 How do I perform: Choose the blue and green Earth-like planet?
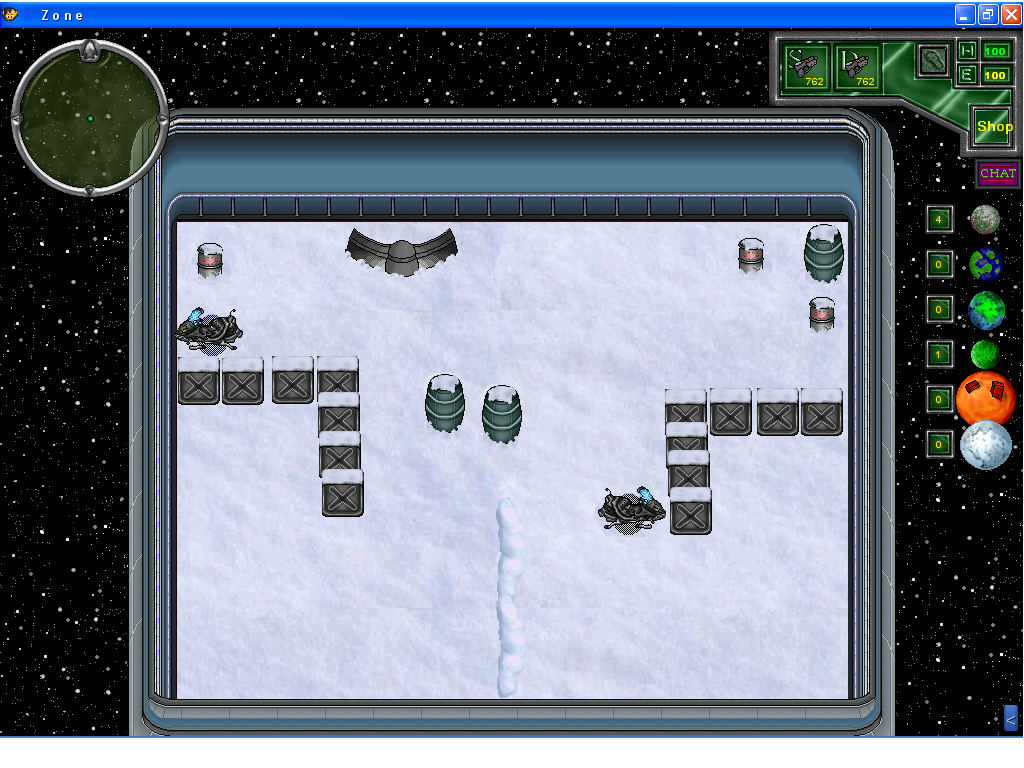985,264
